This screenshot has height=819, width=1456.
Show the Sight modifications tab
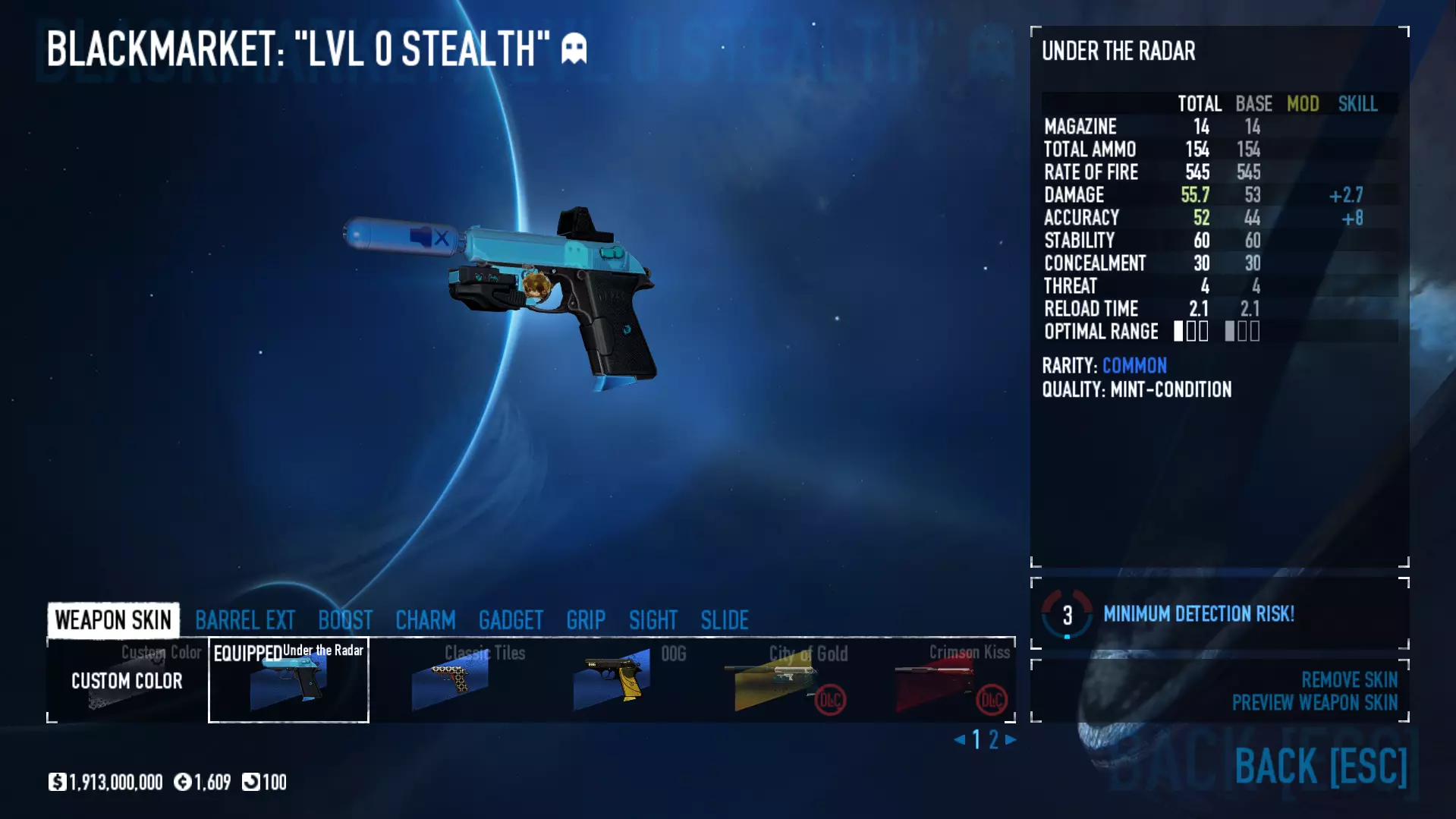tap(653, 620)
